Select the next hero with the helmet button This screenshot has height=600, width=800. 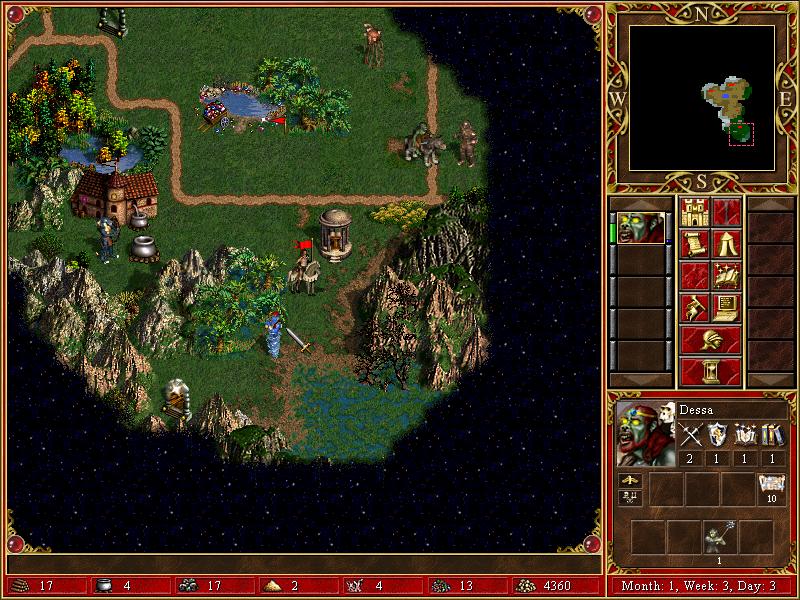coord(710,339)
